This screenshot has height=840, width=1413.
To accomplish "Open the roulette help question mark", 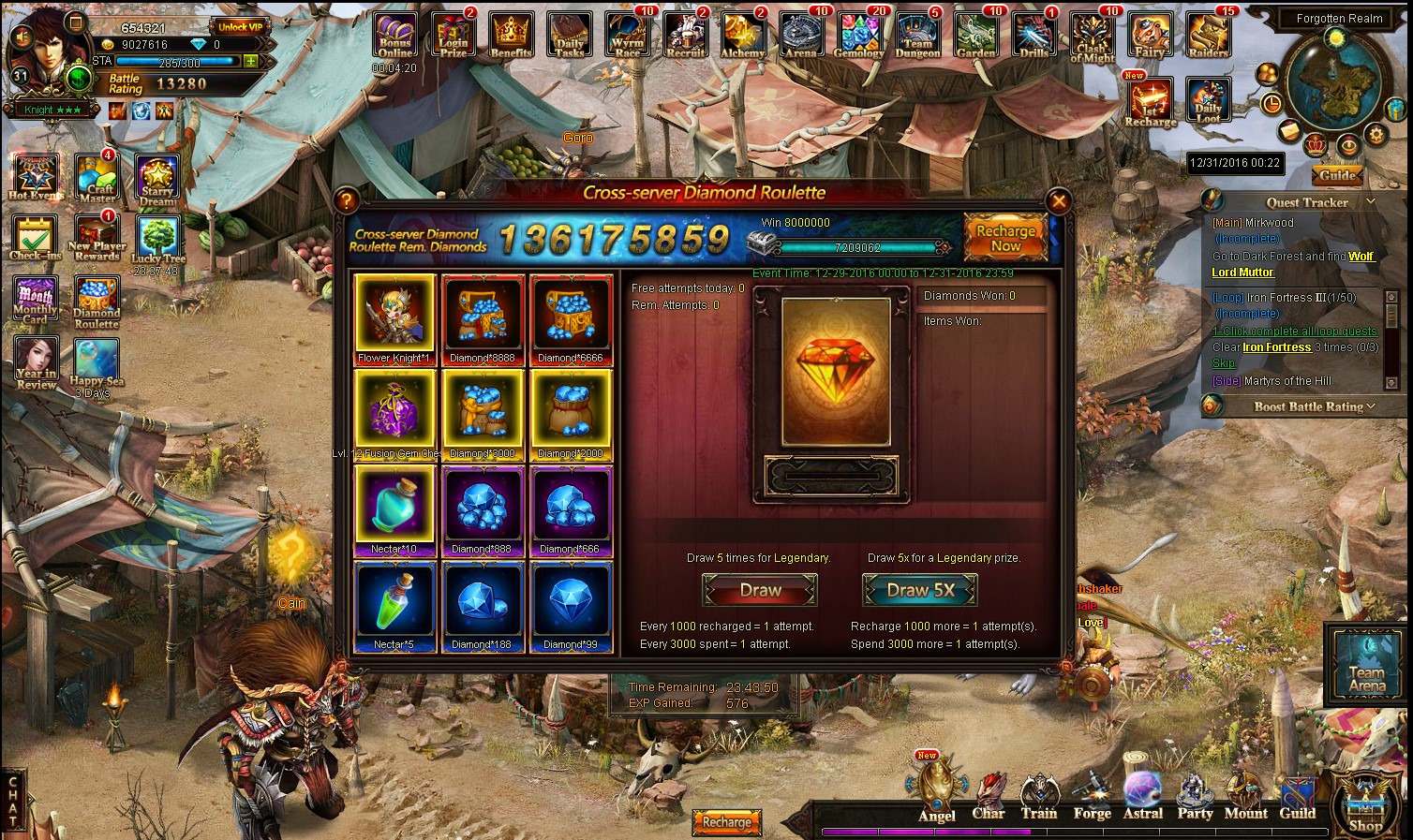I will [x=347, y=199].
